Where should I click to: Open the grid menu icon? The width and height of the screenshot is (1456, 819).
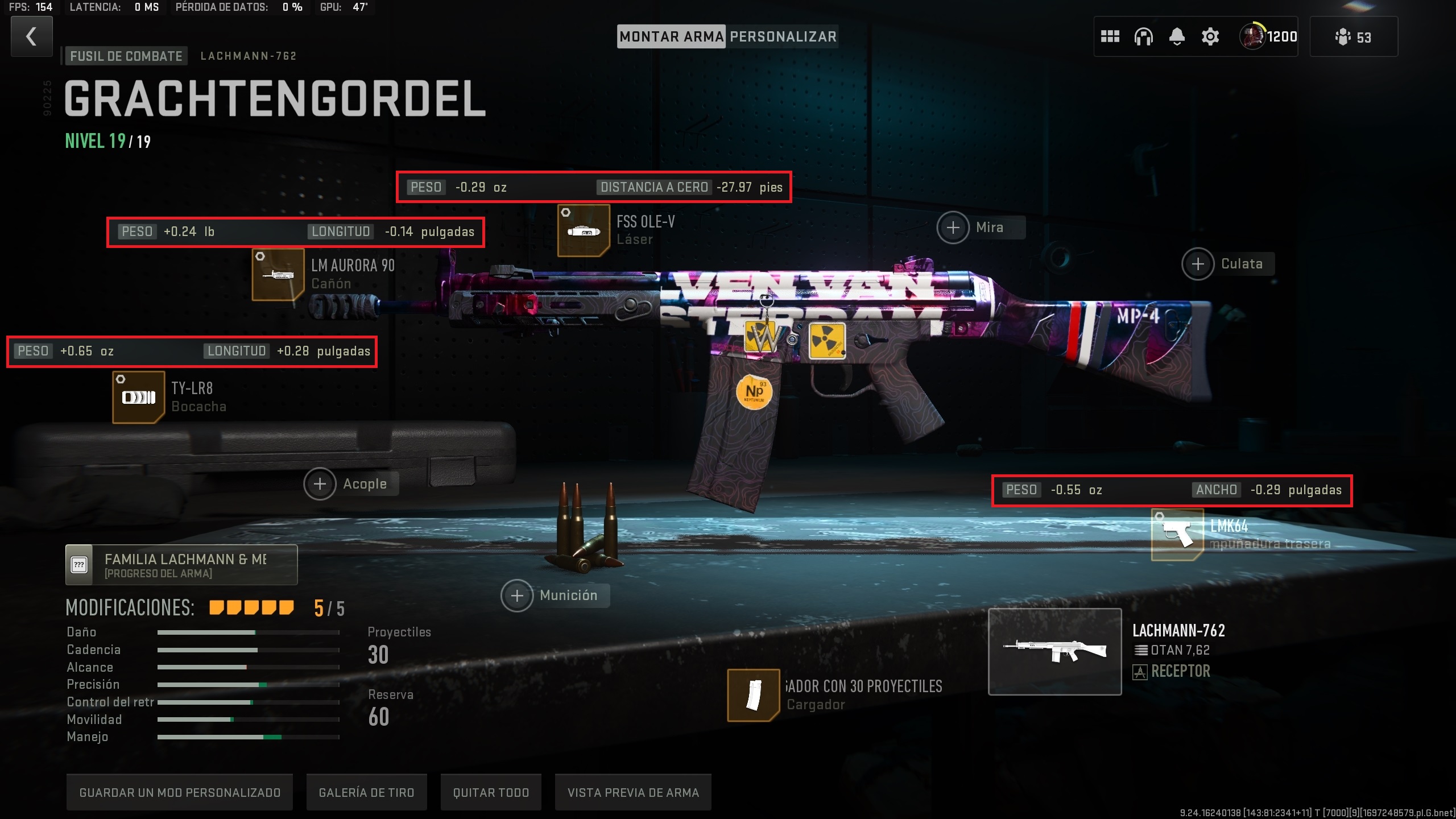(x=1110, y=37)
